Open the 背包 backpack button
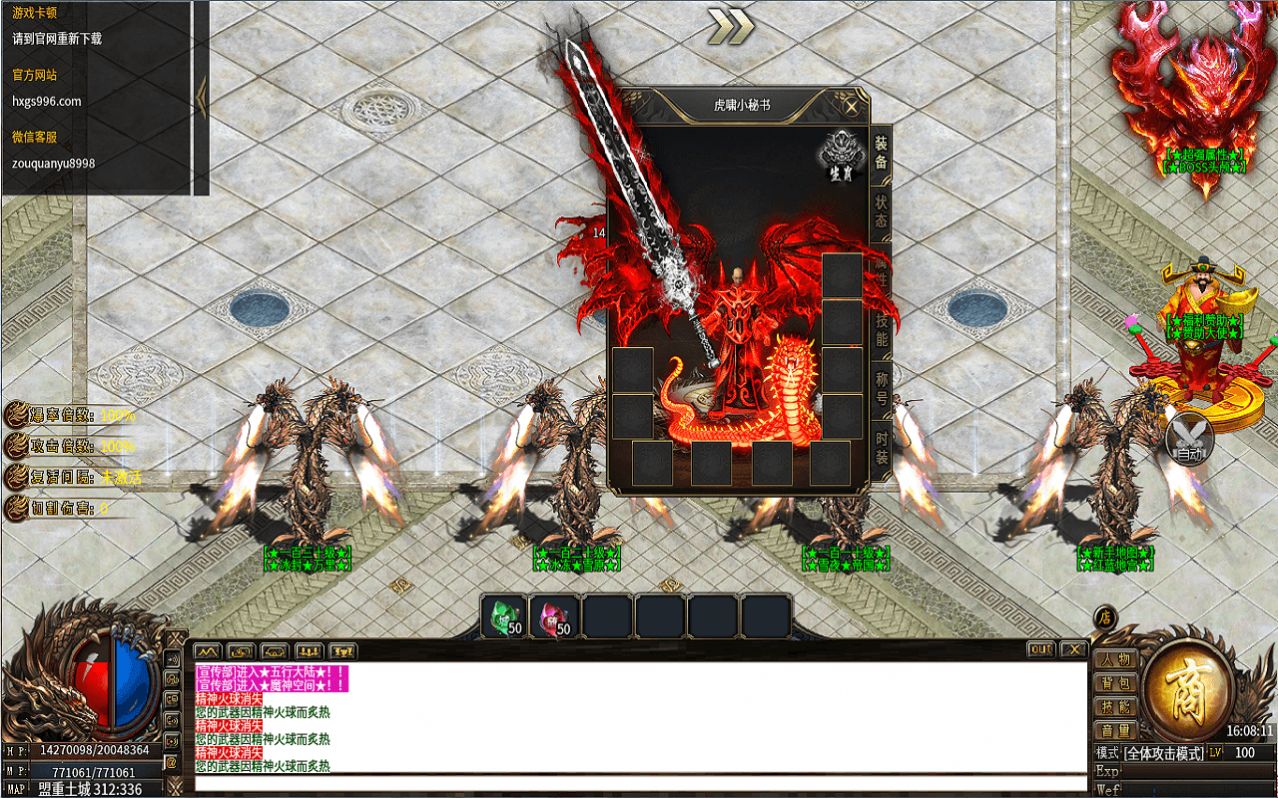The image size is (1278, 798). tap(1116, 684)
